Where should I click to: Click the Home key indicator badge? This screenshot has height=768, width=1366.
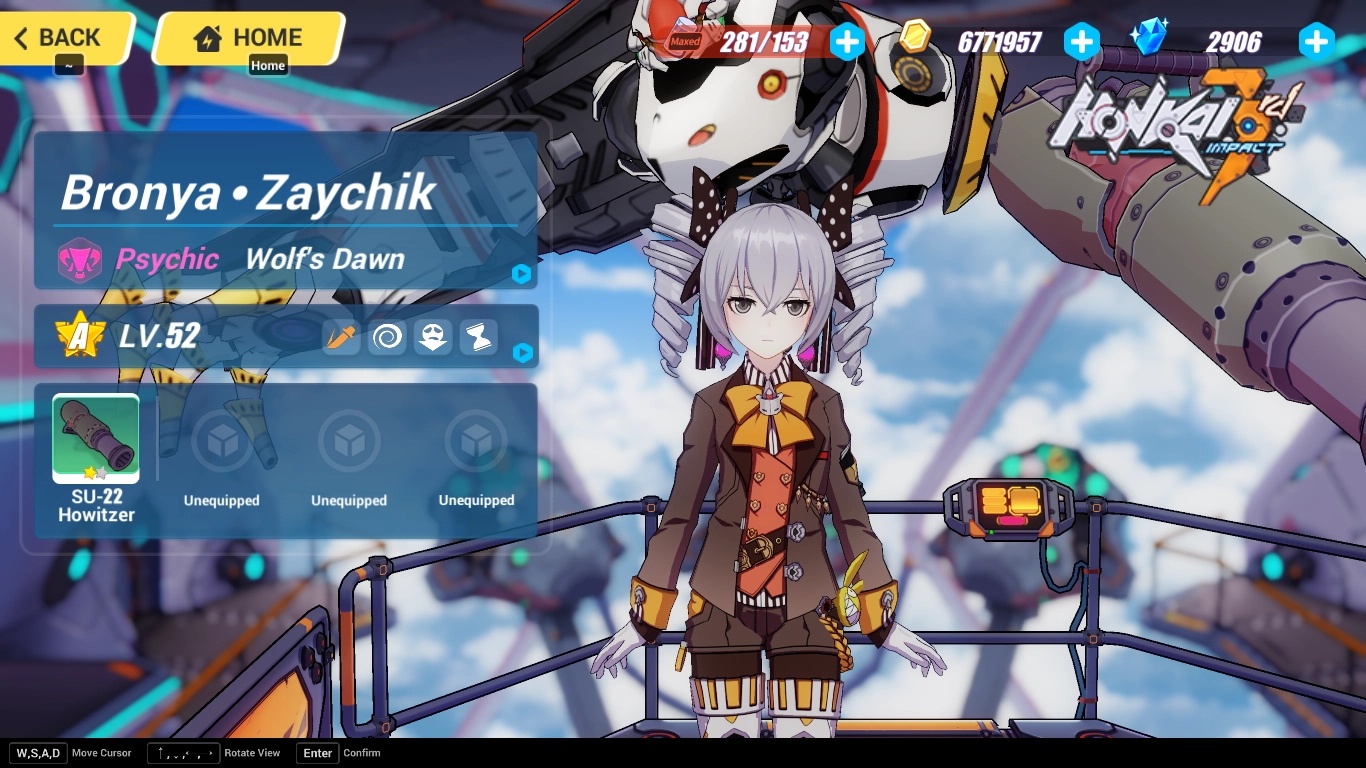pyautogui.click(x=268, y=65)
